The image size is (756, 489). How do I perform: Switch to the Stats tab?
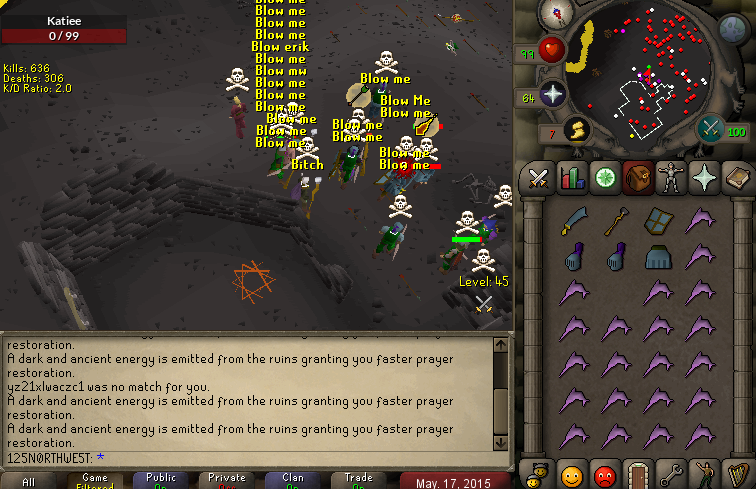571,178
